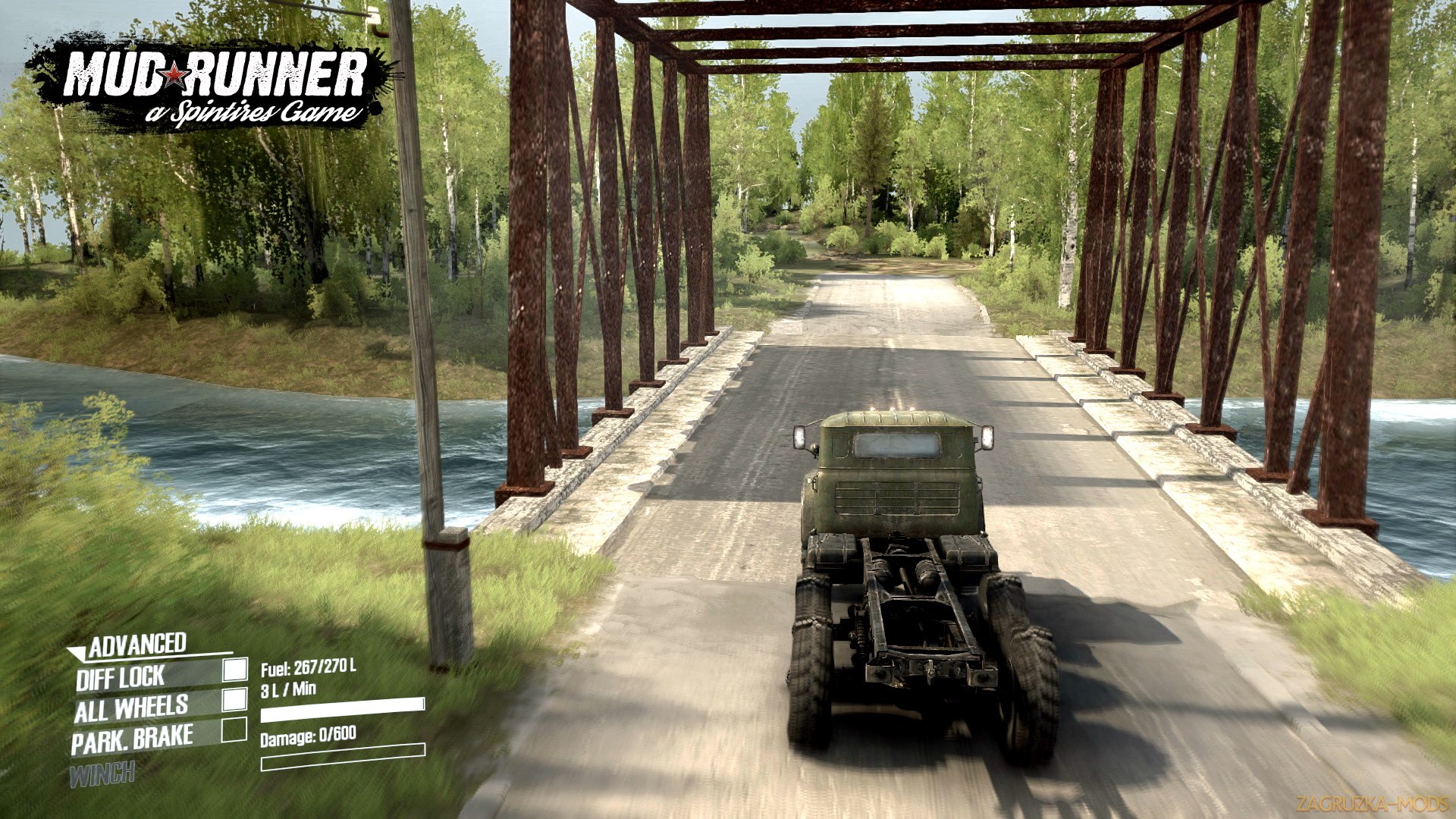Toggle the Diff Lock checkbox
1456x819 pixels.
click(x=235, y=669)
